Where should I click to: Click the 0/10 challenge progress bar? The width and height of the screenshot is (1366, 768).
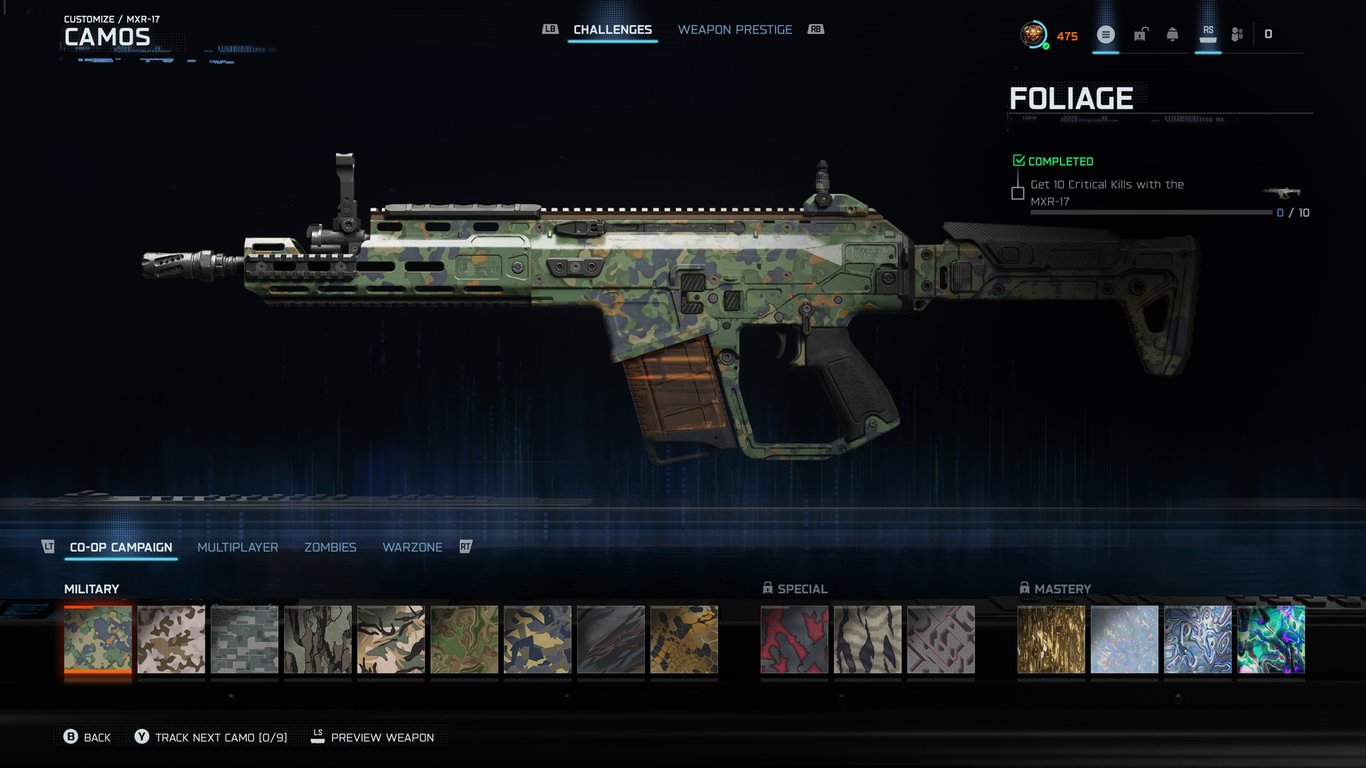pyautogui.click(x=1150, y=212)
